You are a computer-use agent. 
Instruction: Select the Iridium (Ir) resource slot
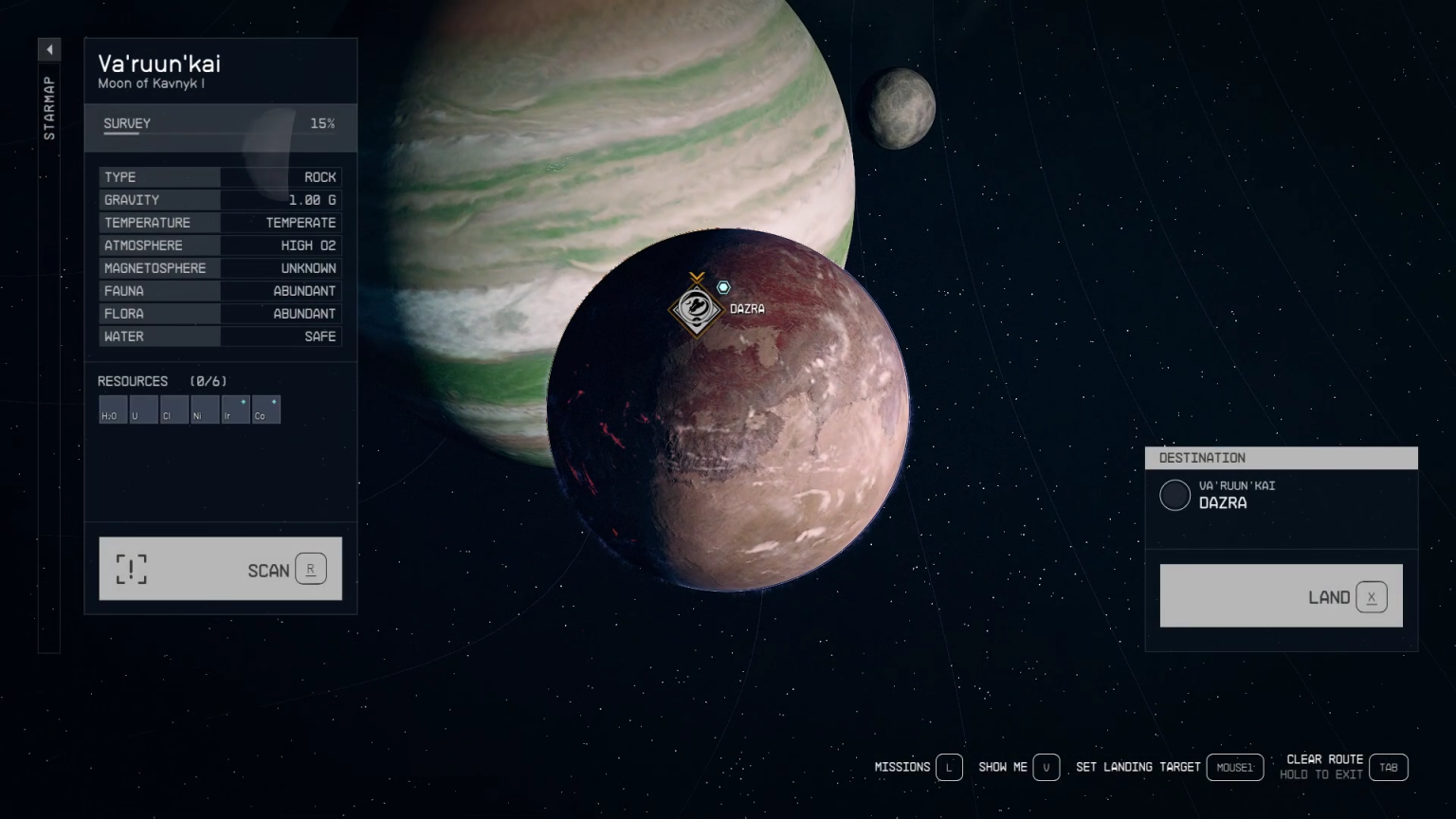[235, 409]
